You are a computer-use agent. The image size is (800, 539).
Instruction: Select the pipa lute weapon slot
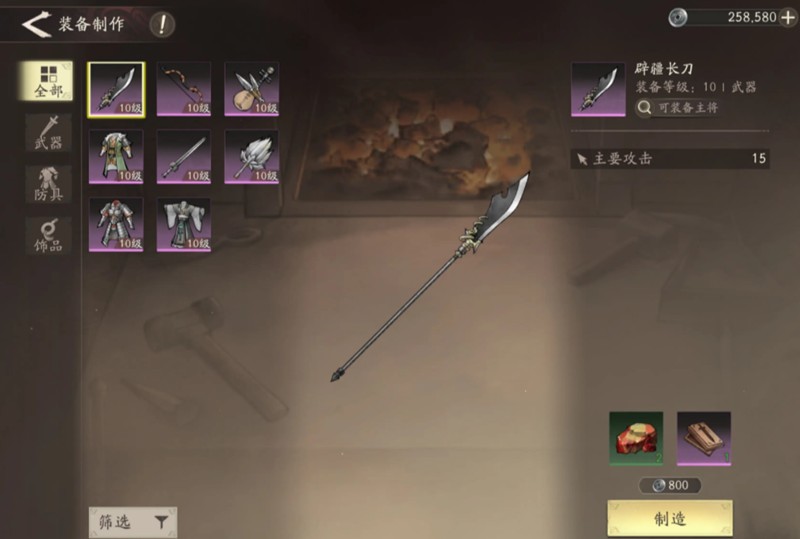click(x=251, y=90)
